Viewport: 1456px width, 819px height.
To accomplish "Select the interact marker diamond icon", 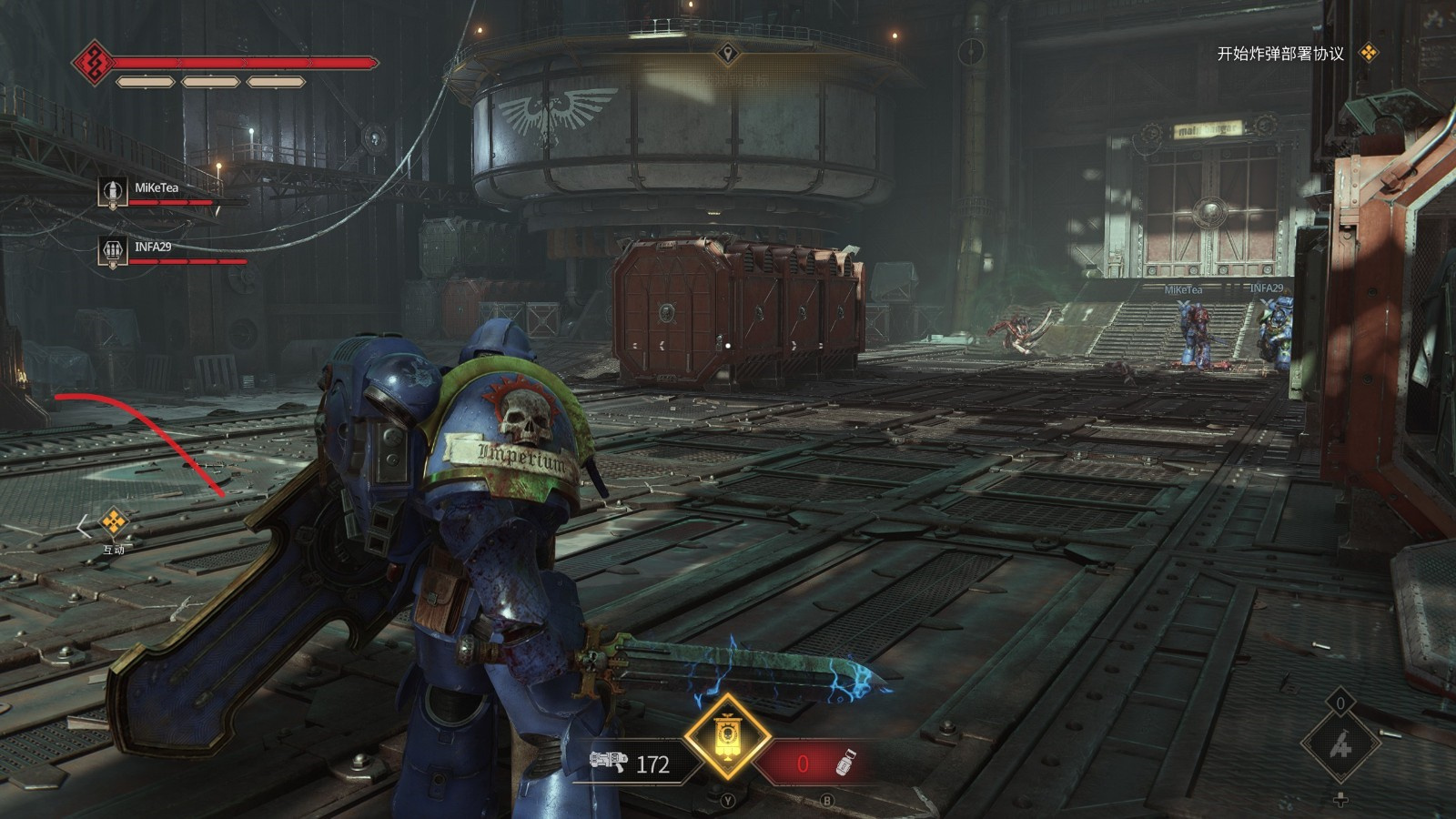I will pos(113,522).
